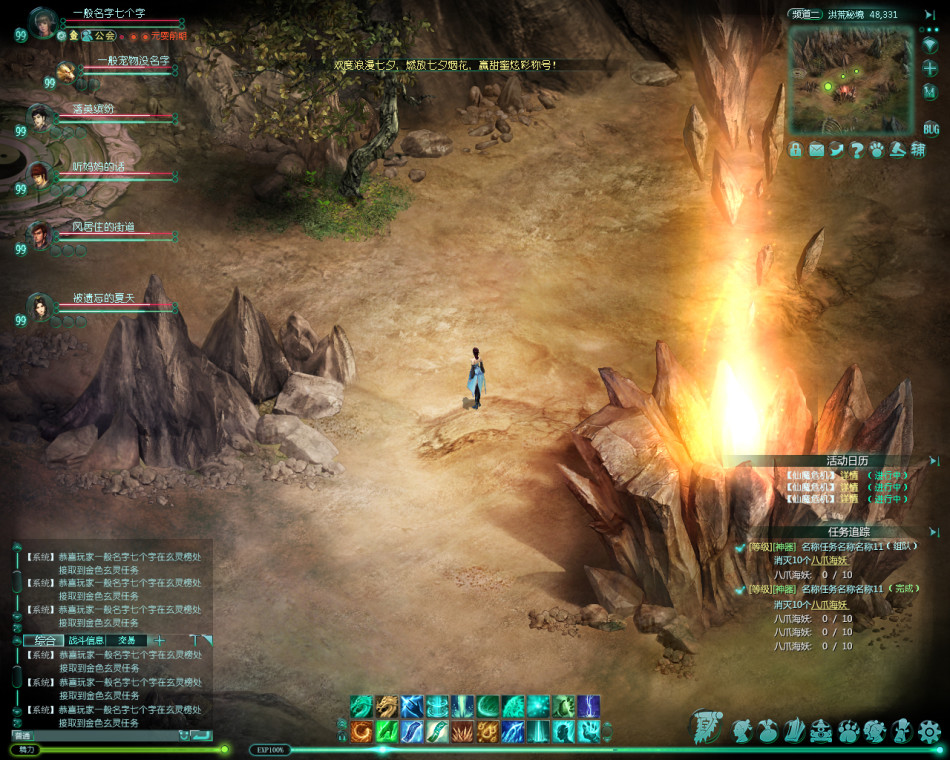The width and height of the screenshot is (950, 760).
Task: Click the pet paw icon below minimap
Action: [x=877, y=150]
